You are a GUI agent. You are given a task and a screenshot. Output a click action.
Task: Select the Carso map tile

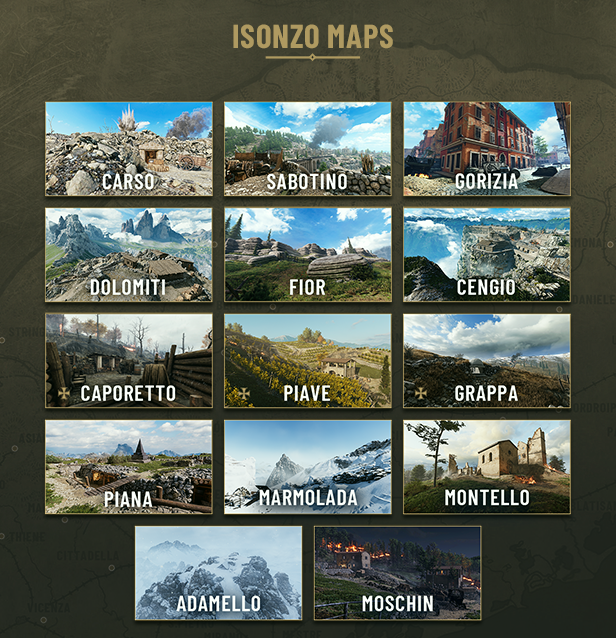point(129,149)
